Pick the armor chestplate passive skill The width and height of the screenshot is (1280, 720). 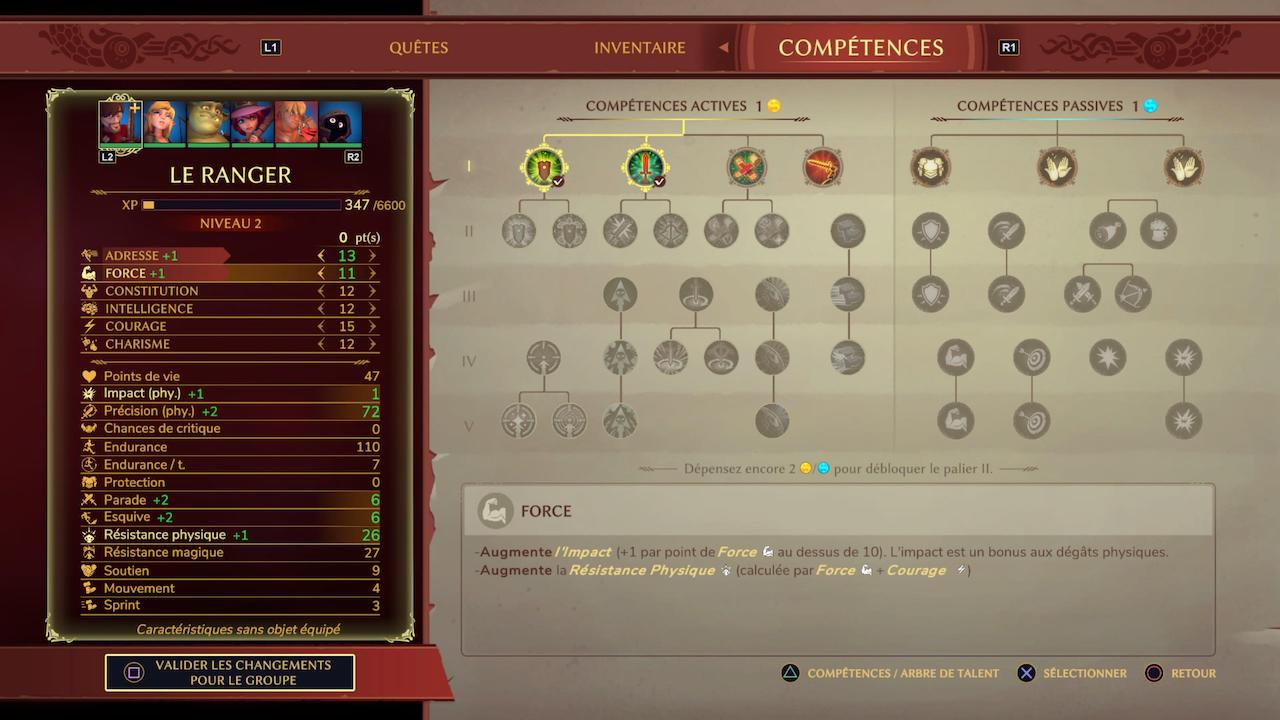[x=930, y=167]
